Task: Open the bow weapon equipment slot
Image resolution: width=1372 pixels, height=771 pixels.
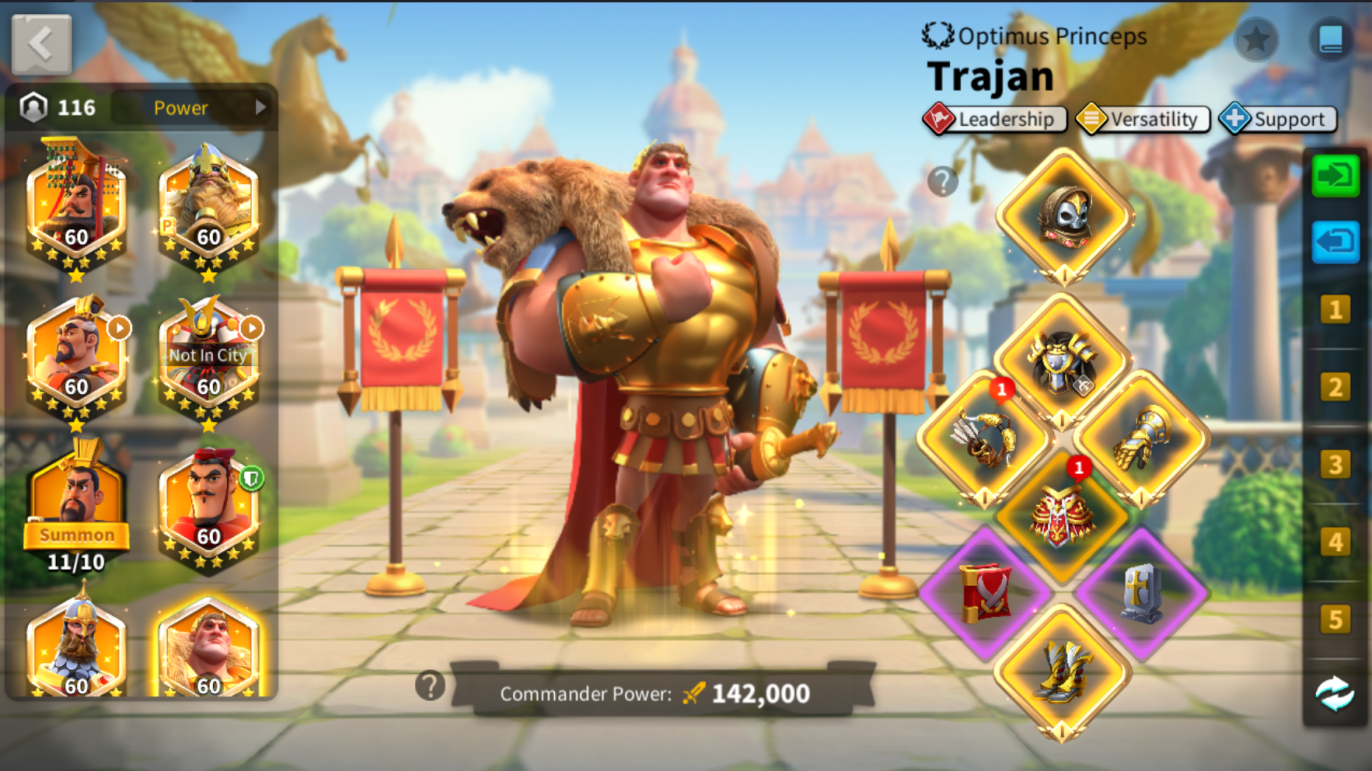Action: [984, 439]
